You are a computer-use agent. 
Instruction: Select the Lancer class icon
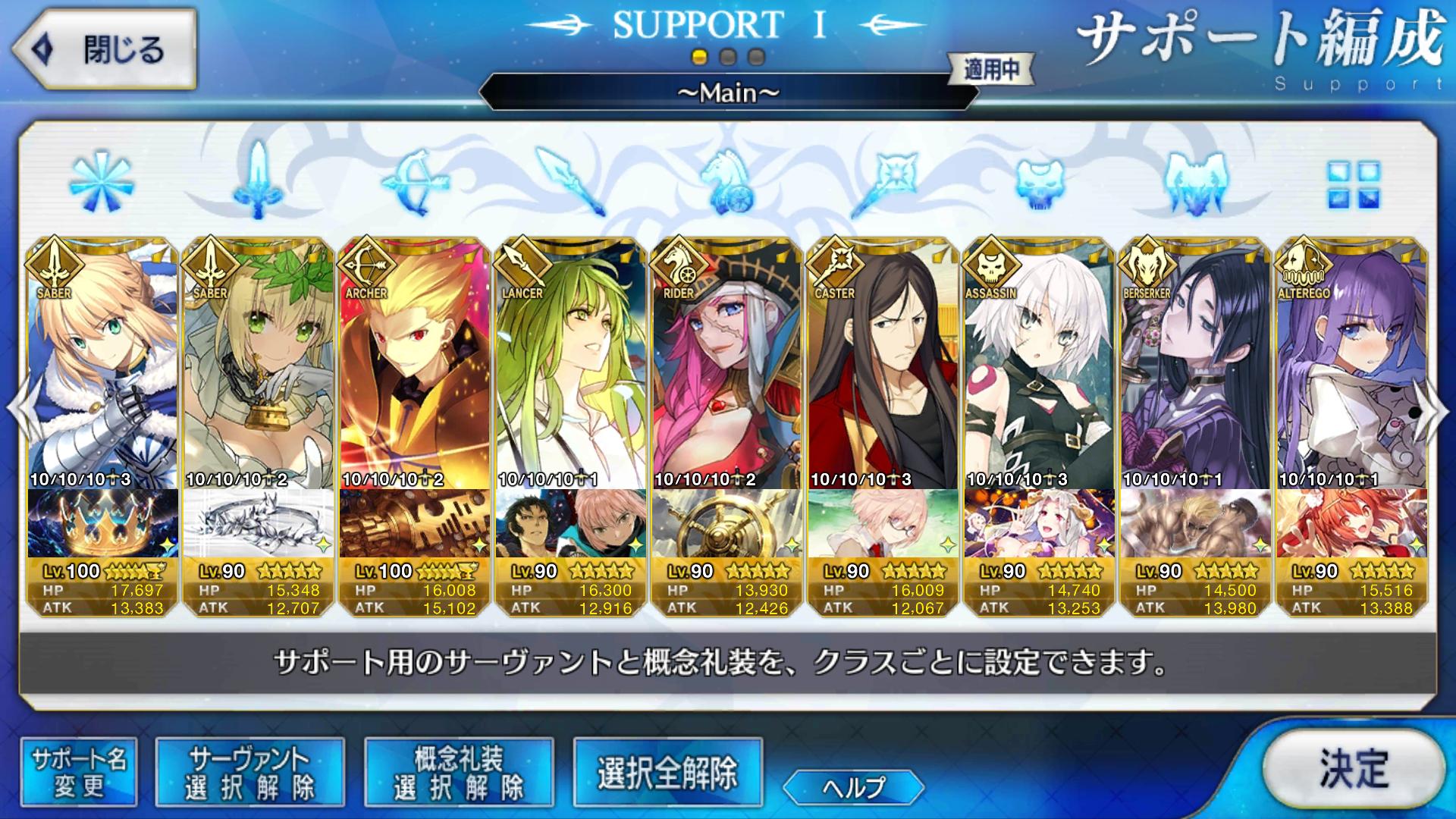pos(570,182)
